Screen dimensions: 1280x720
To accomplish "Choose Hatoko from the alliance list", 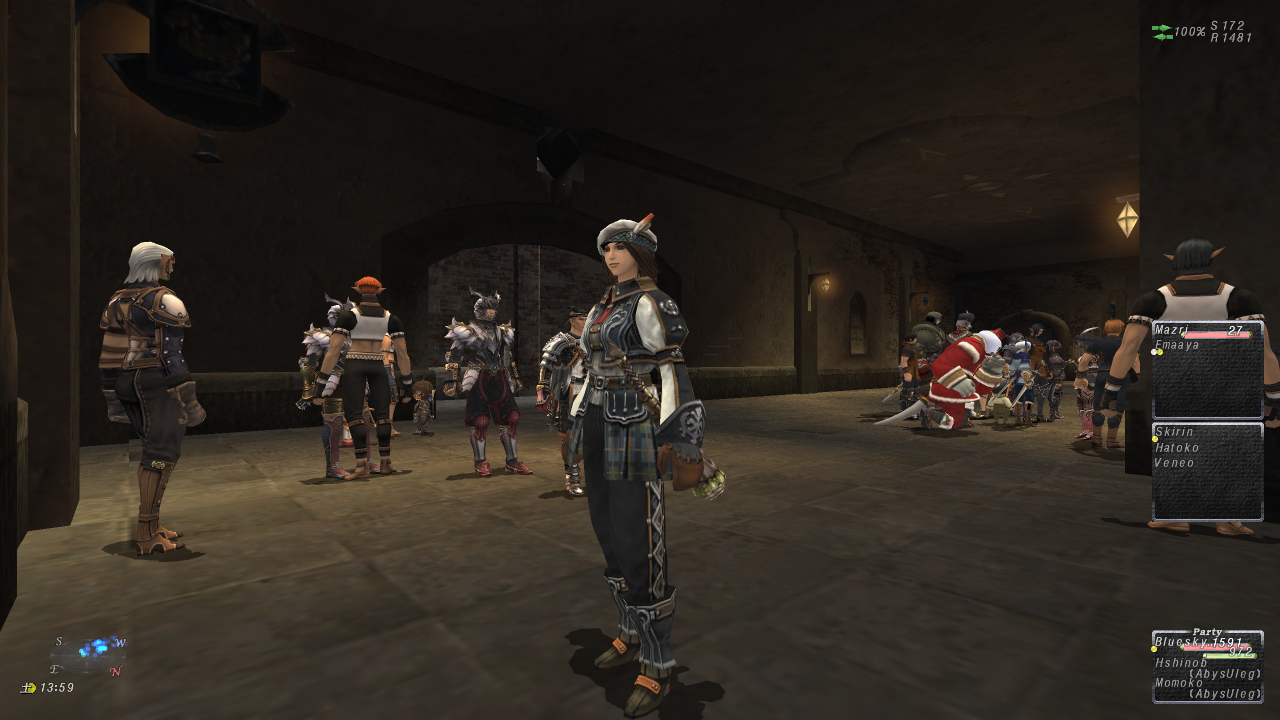I will coord(1174,447).
